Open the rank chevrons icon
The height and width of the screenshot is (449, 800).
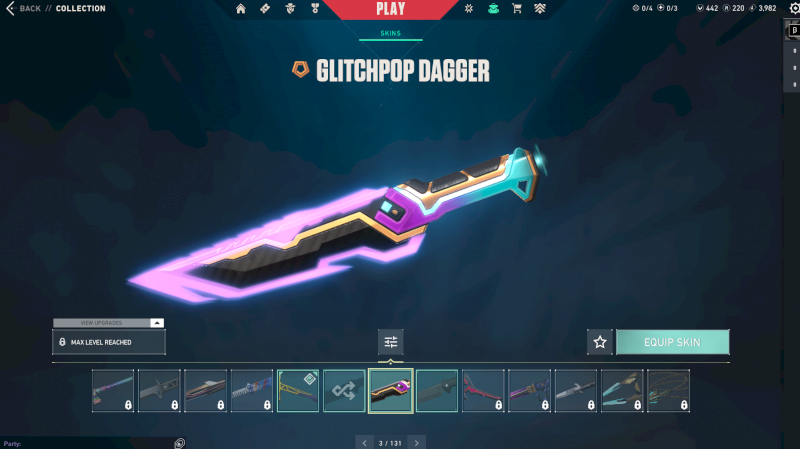[x=539, y=9]
